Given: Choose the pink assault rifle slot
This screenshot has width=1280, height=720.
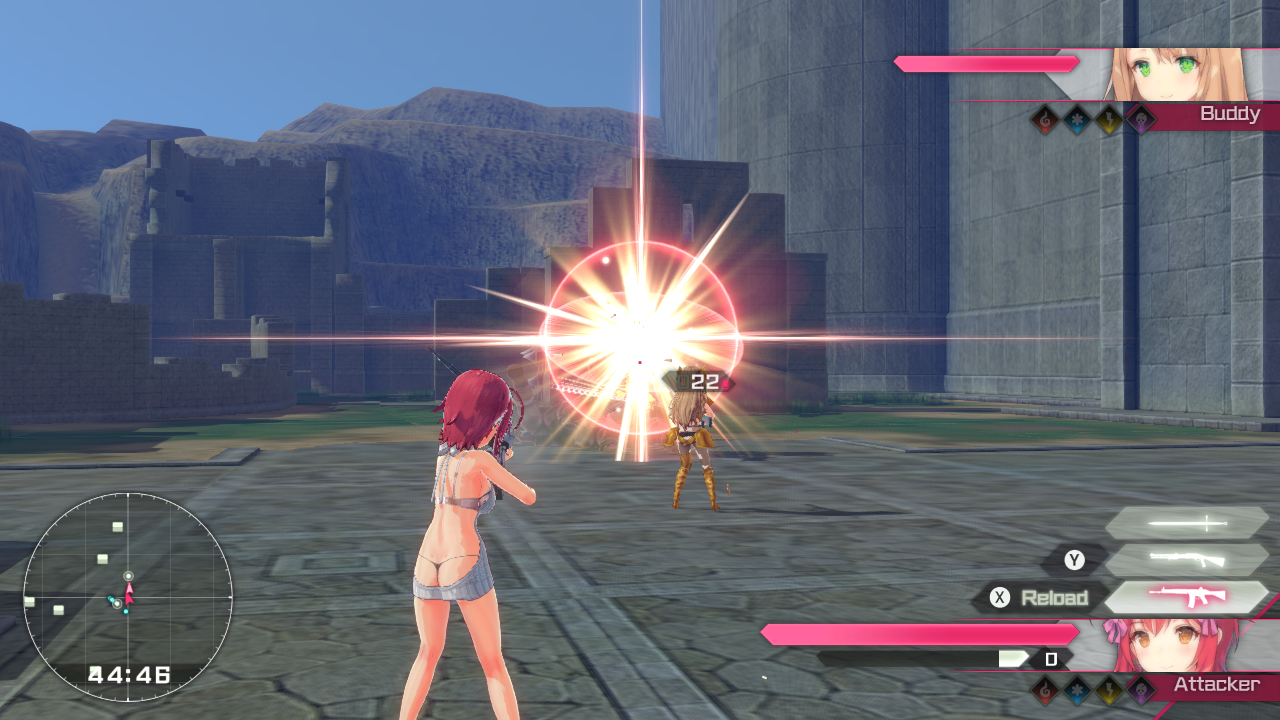Looking at the screenshot, I should [1186, 597].
